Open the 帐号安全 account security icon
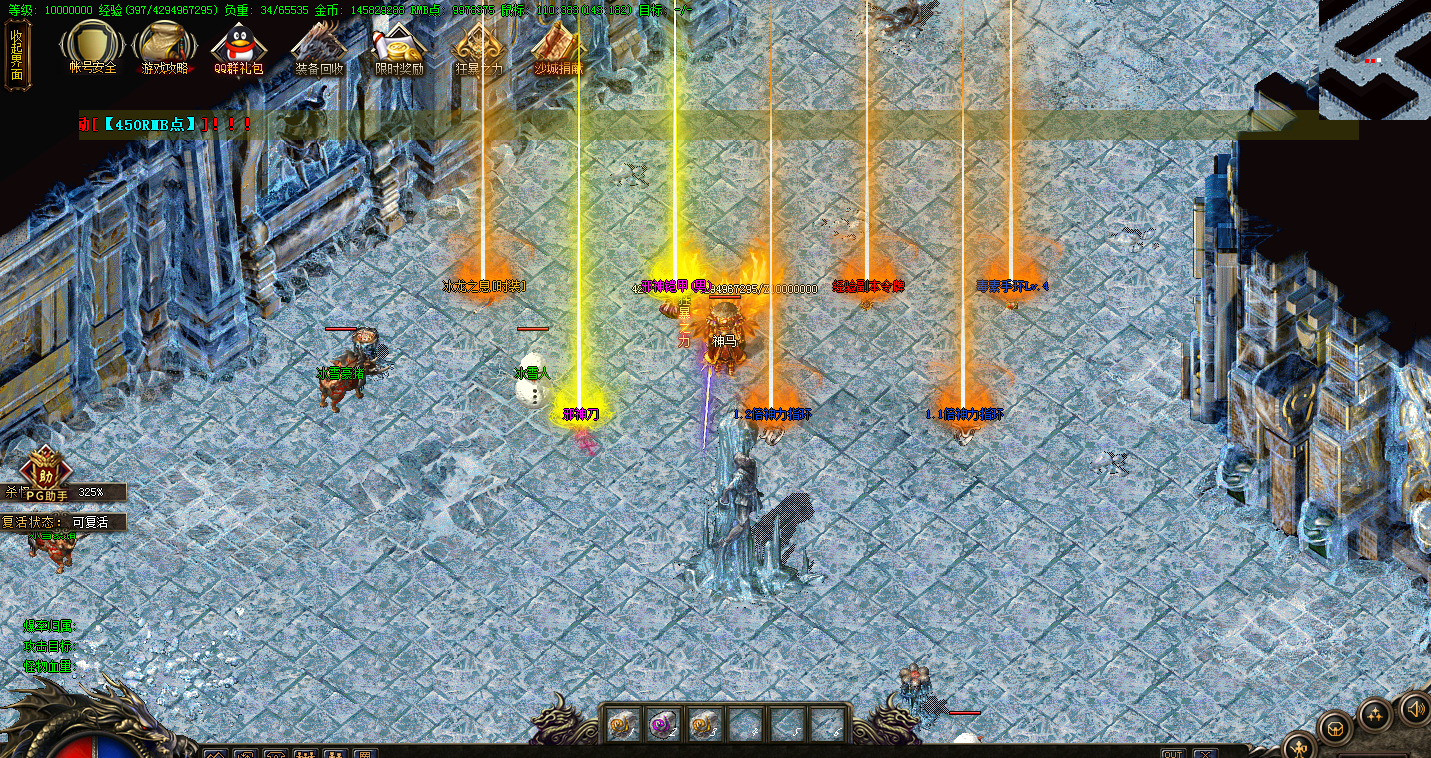 tap(93, 46)
